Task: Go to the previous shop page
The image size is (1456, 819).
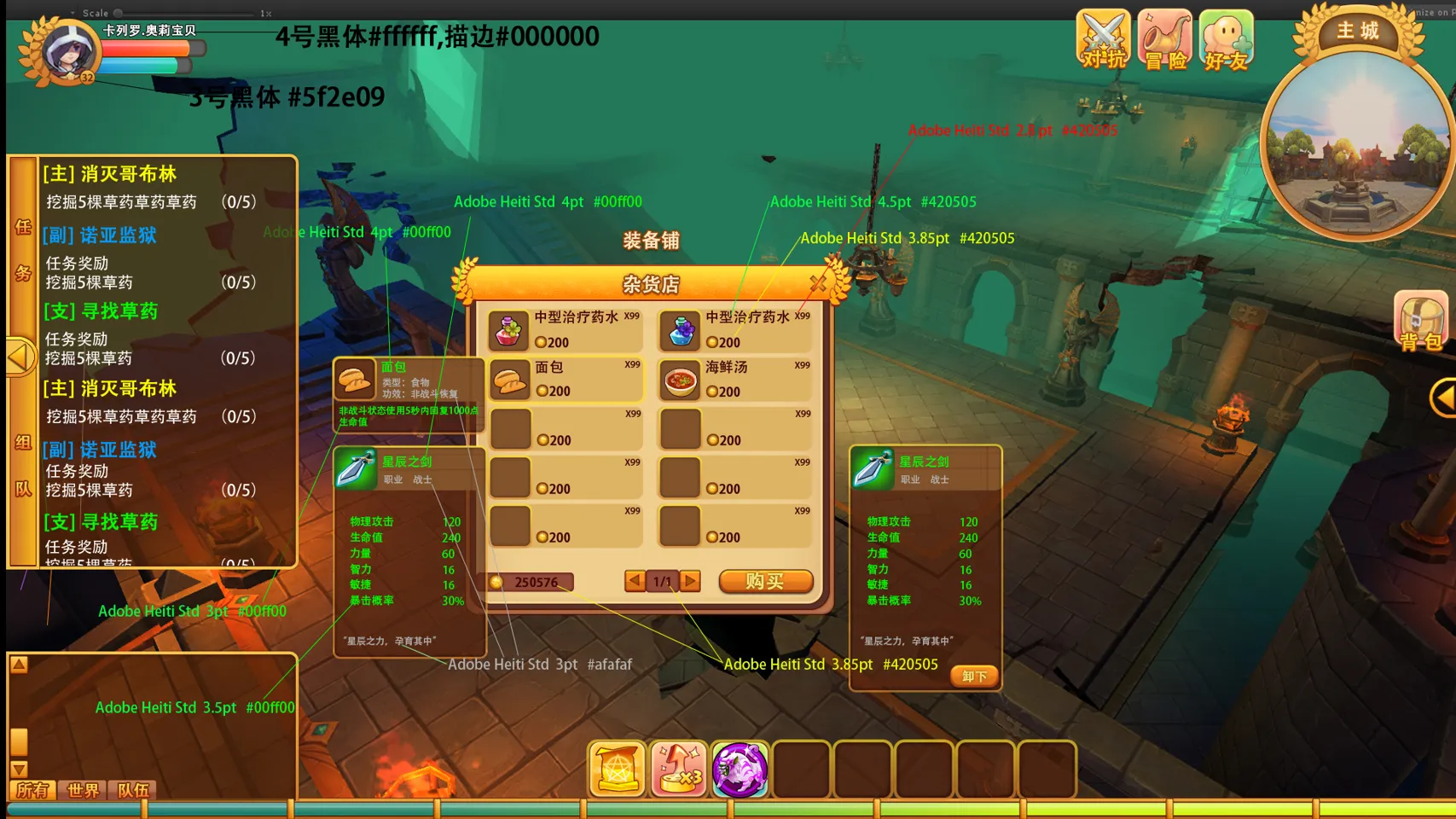Action: pyautogui.click(x=635, y=581)
